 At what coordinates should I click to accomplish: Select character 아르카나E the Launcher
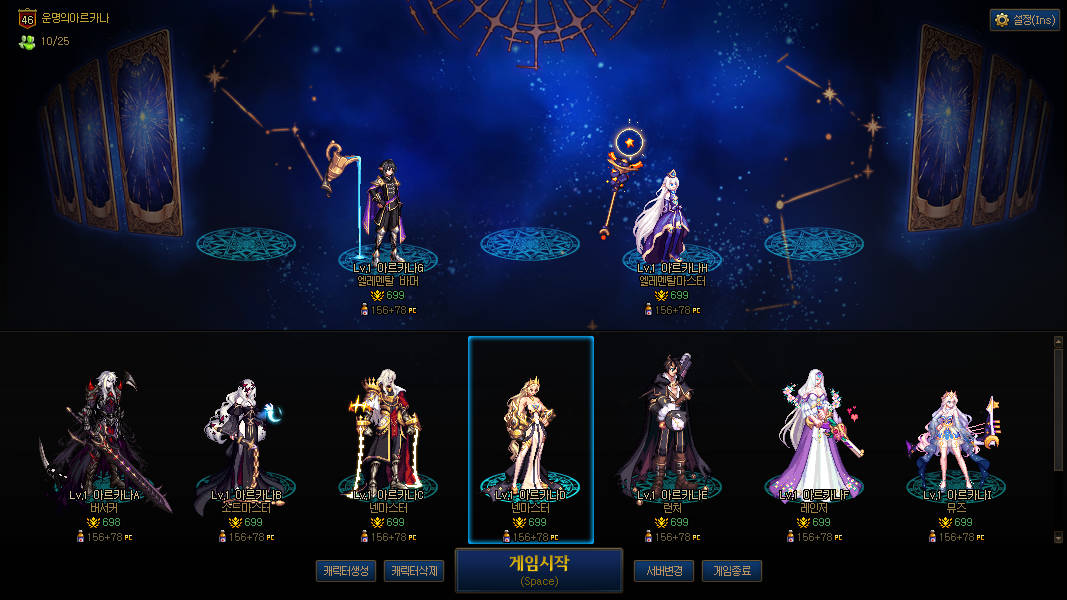[673, 440]
